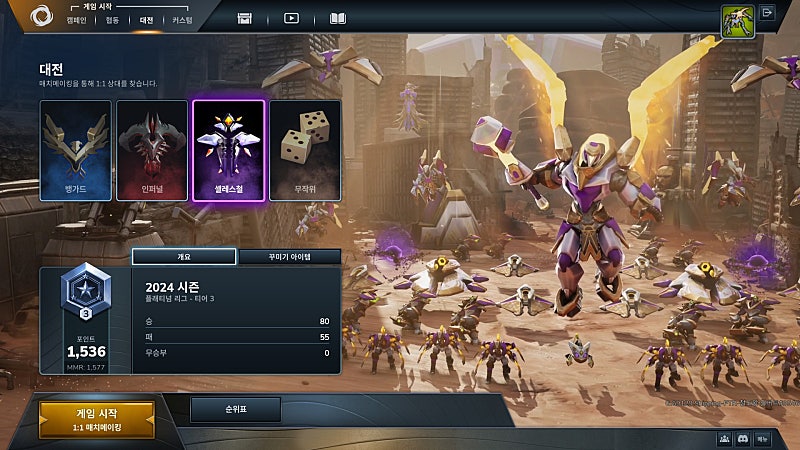800x450 pixels.
Task: Switch to the 협동 co-op tab
Action: pos(112,20)
